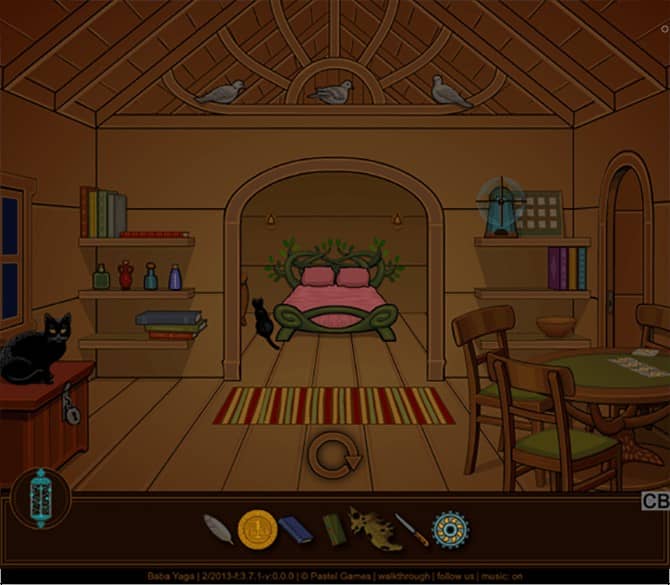Click the CB badge overlay
The width and height of the screenshot is (670, 585).
click(655, 501)
